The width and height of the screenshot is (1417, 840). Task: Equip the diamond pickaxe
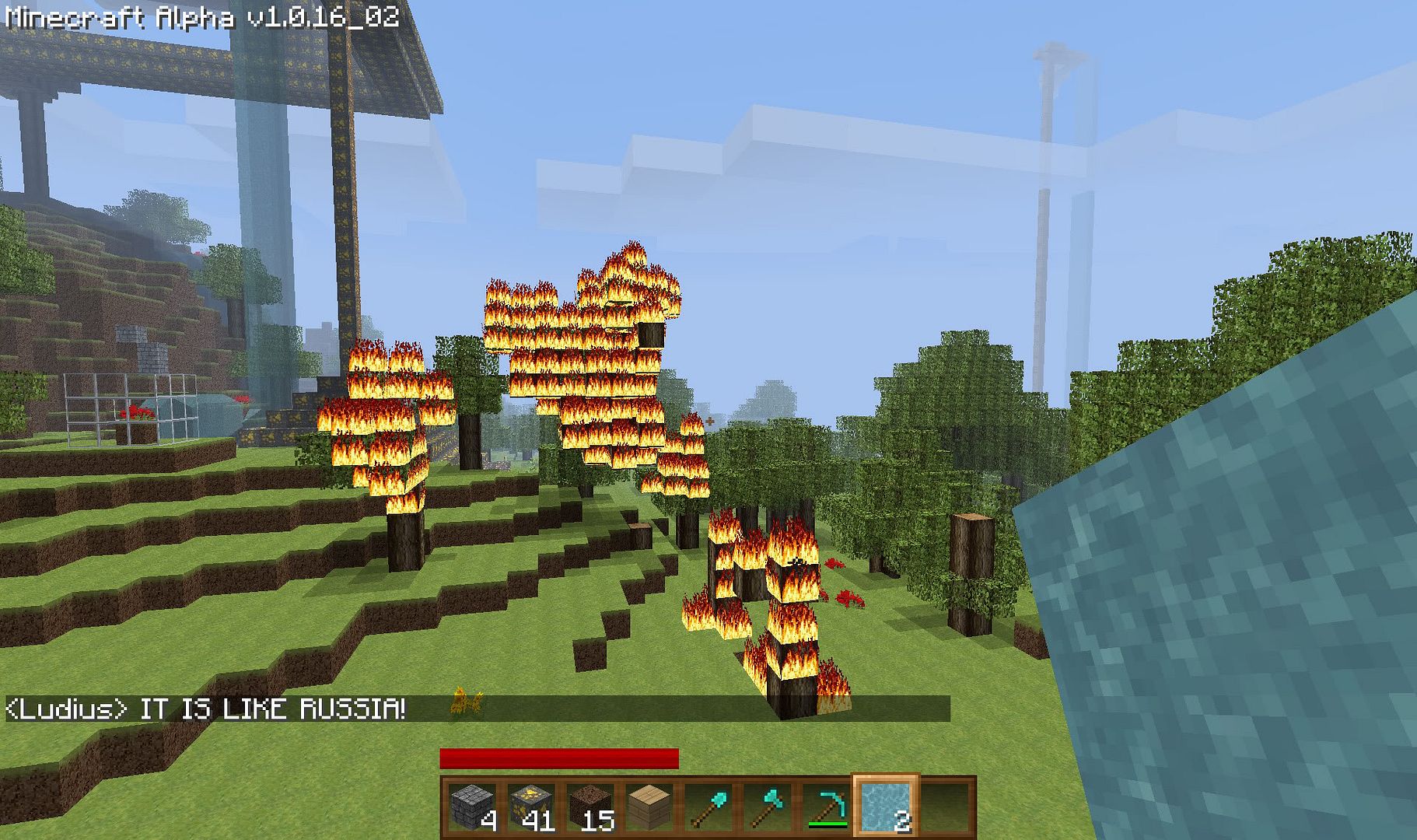tap(826, 808)
